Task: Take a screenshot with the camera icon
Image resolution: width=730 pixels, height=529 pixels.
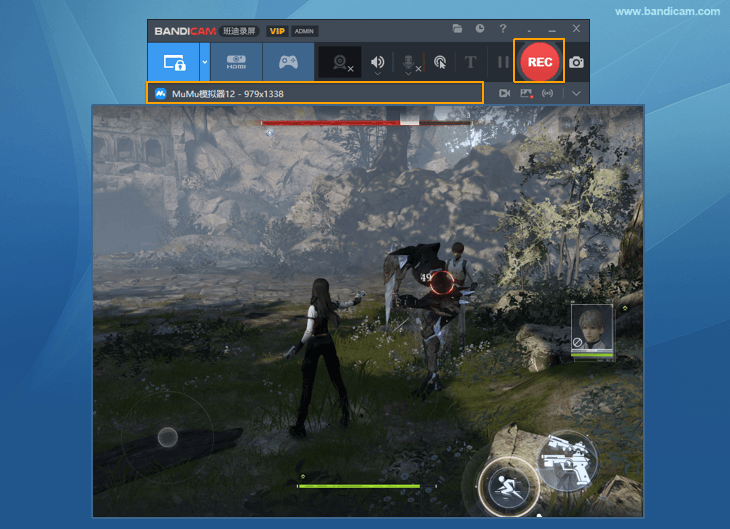Action: coord(576,62)
